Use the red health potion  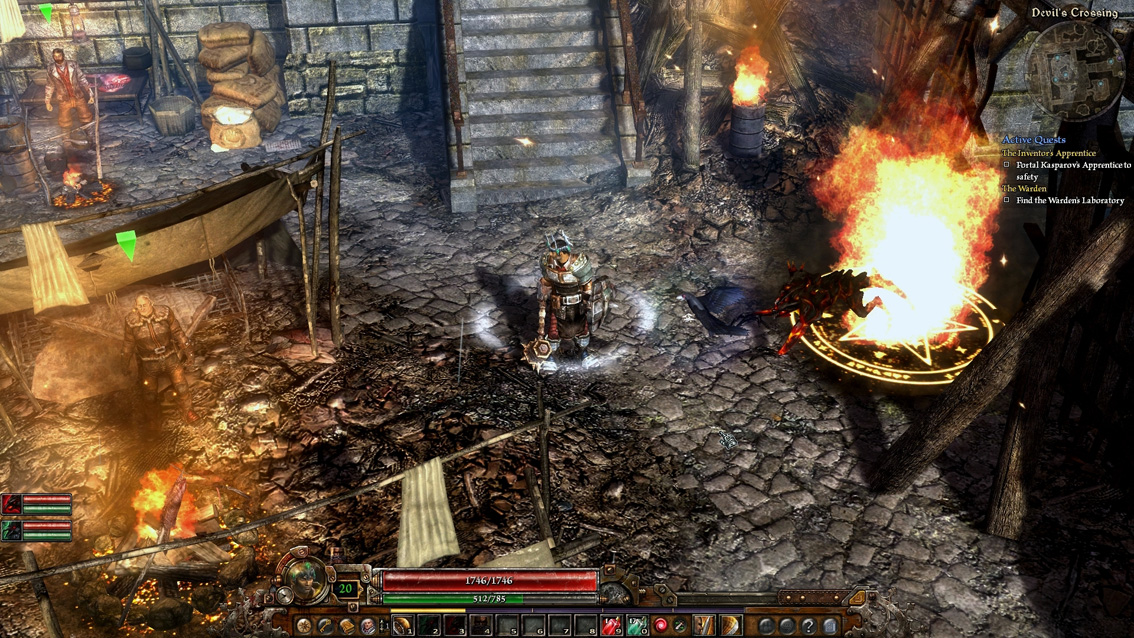pos(611,626)
